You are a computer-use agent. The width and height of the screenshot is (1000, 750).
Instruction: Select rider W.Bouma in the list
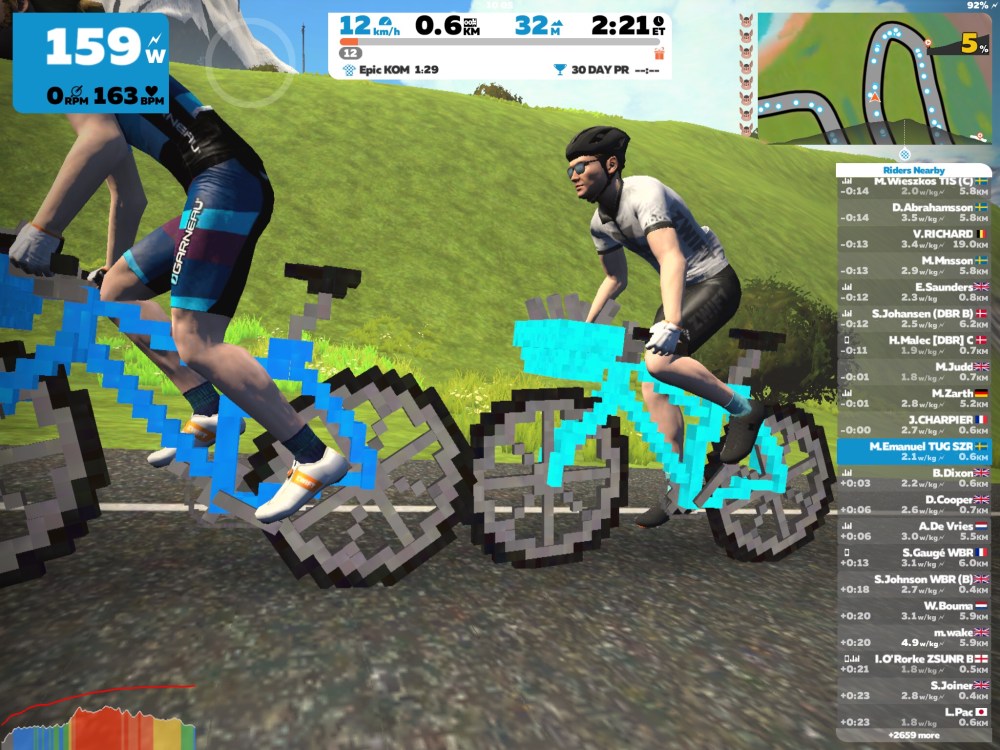click(913, 610)
